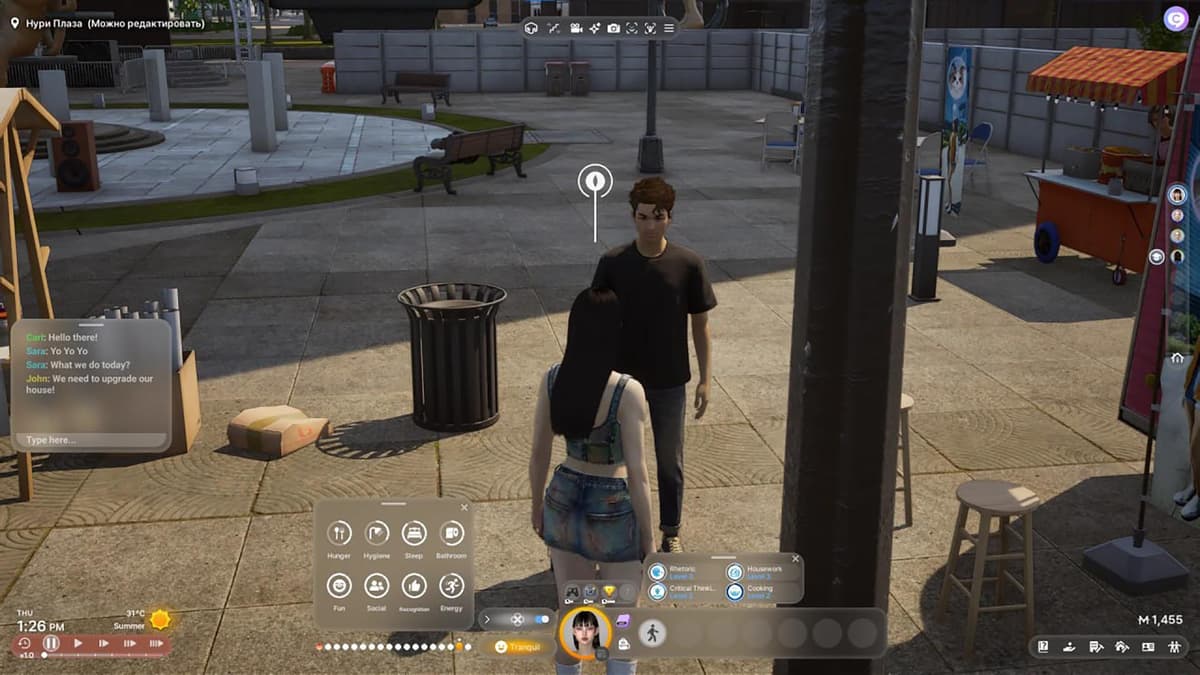The width and height of the screenshot is (1200, 675).
Task: Set game speed to normal play
Action: (x=78, y=643)
